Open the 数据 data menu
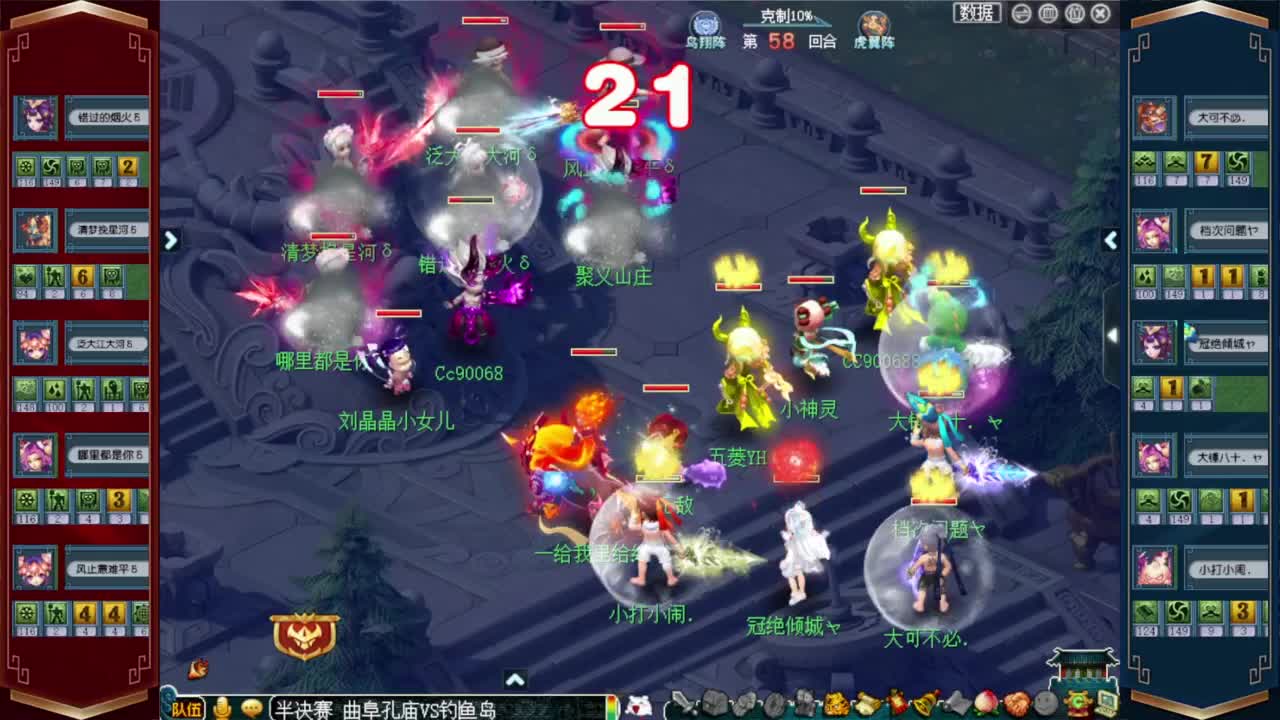This screenshot has width=1280, height=720. [x=975, y=12]
